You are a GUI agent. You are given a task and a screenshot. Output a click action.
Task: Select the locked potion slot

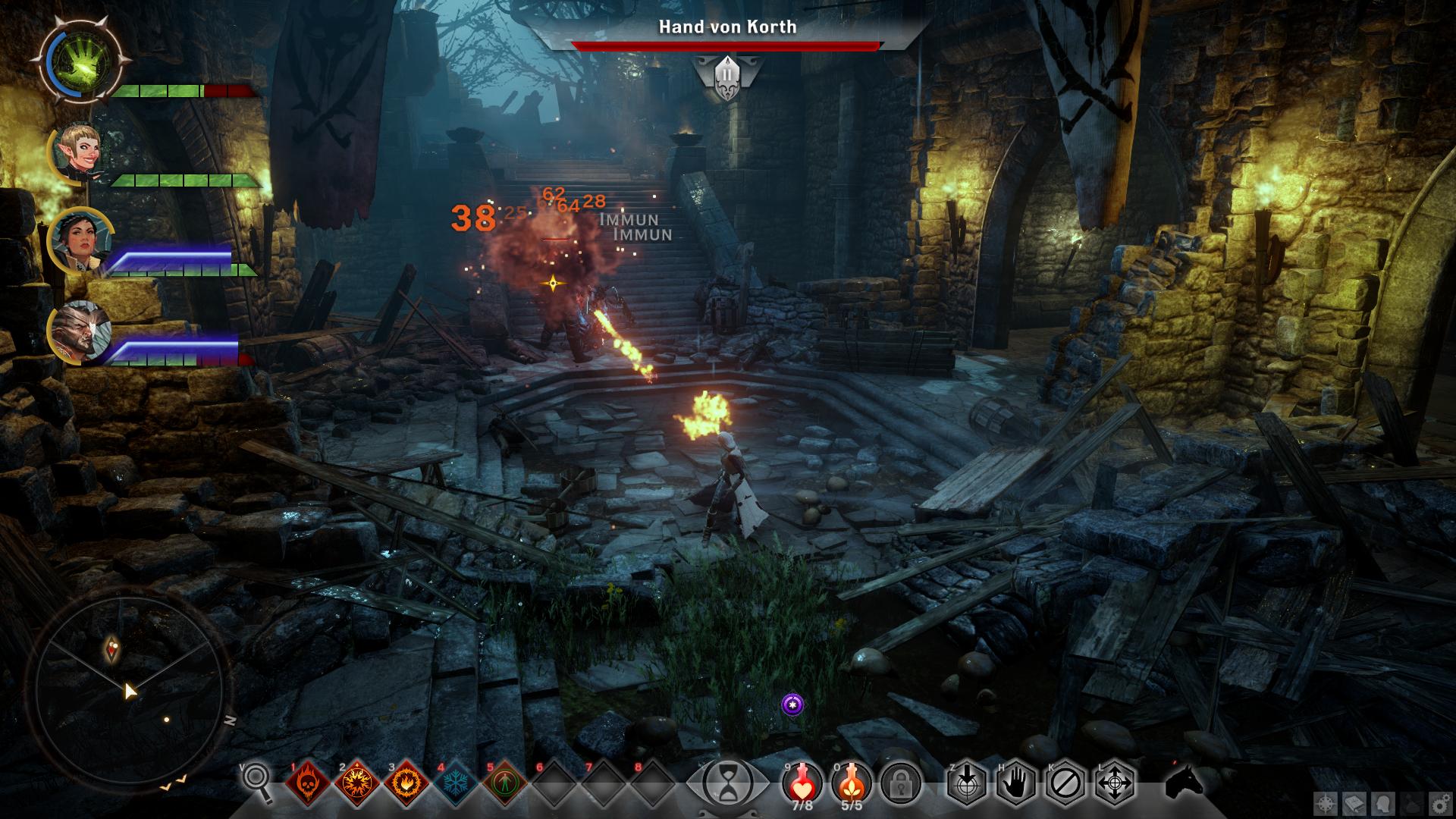[900, 781]
